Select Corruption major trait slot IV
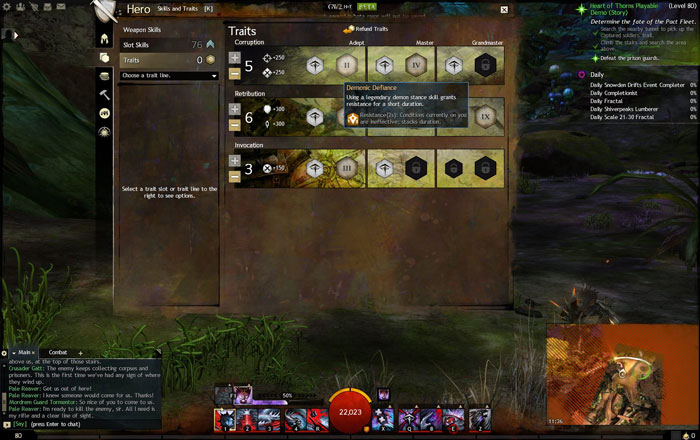 tap(417, 66)
